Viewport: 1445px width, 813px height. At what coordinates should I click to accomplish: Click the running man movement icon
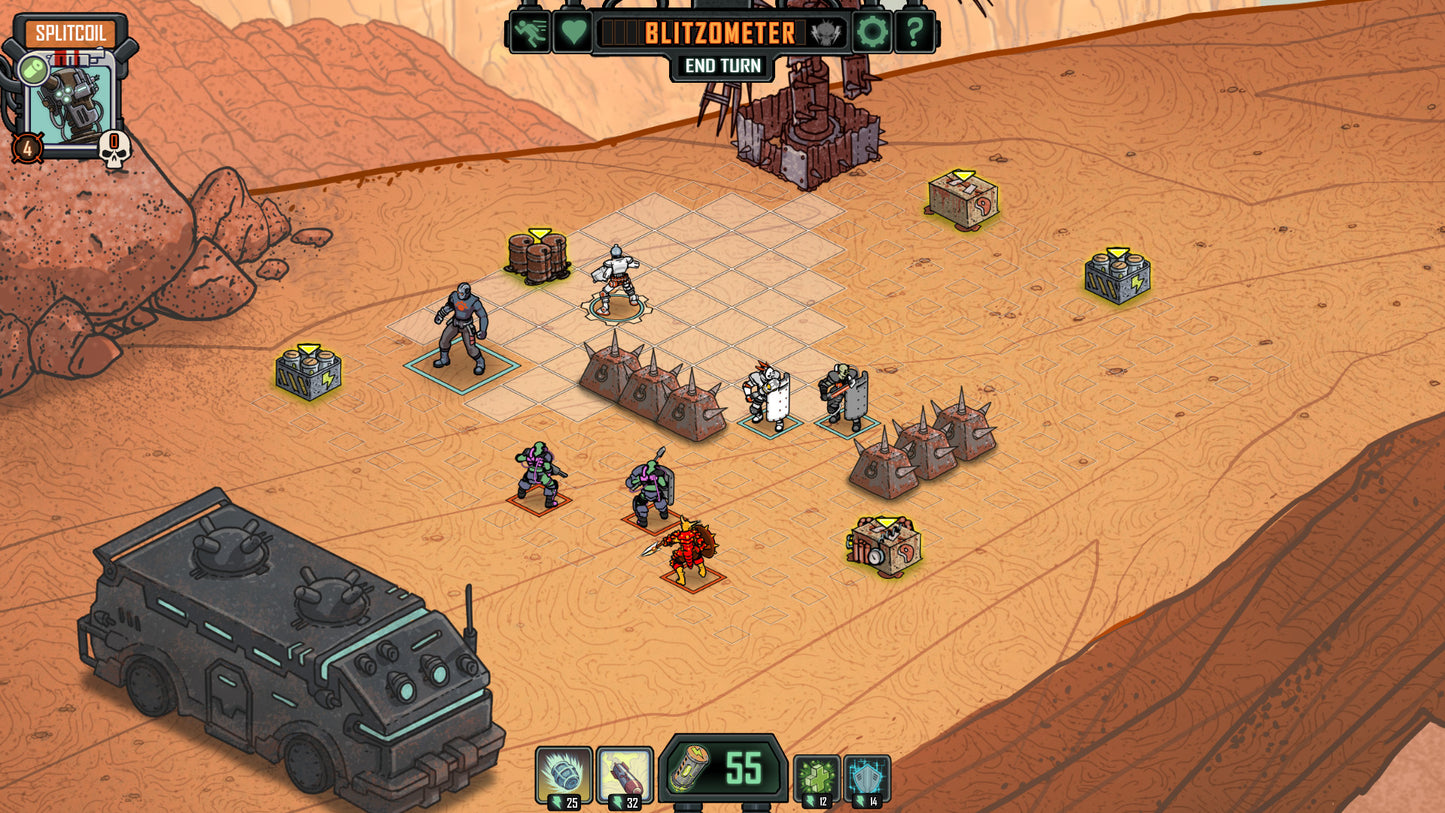pos(529,31)
